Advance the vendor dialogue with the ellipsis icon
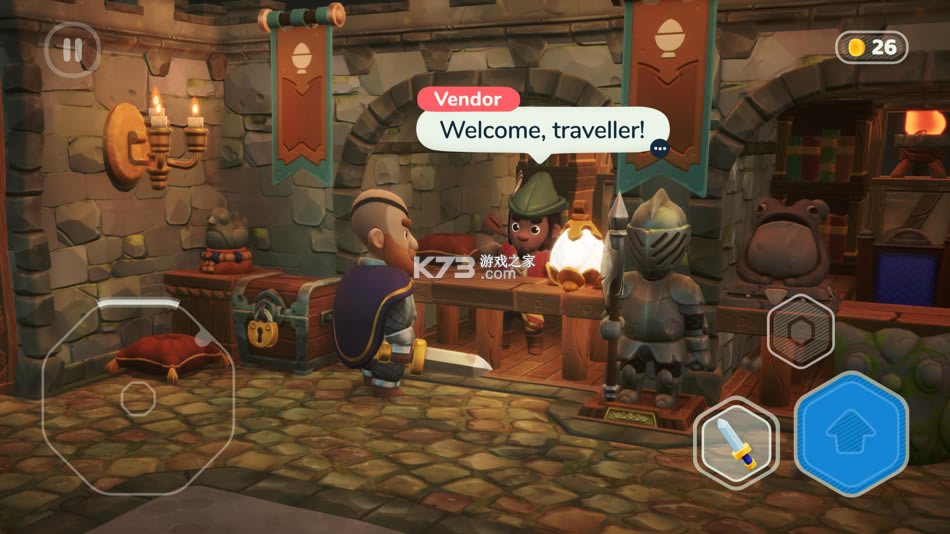 point(659,148)
